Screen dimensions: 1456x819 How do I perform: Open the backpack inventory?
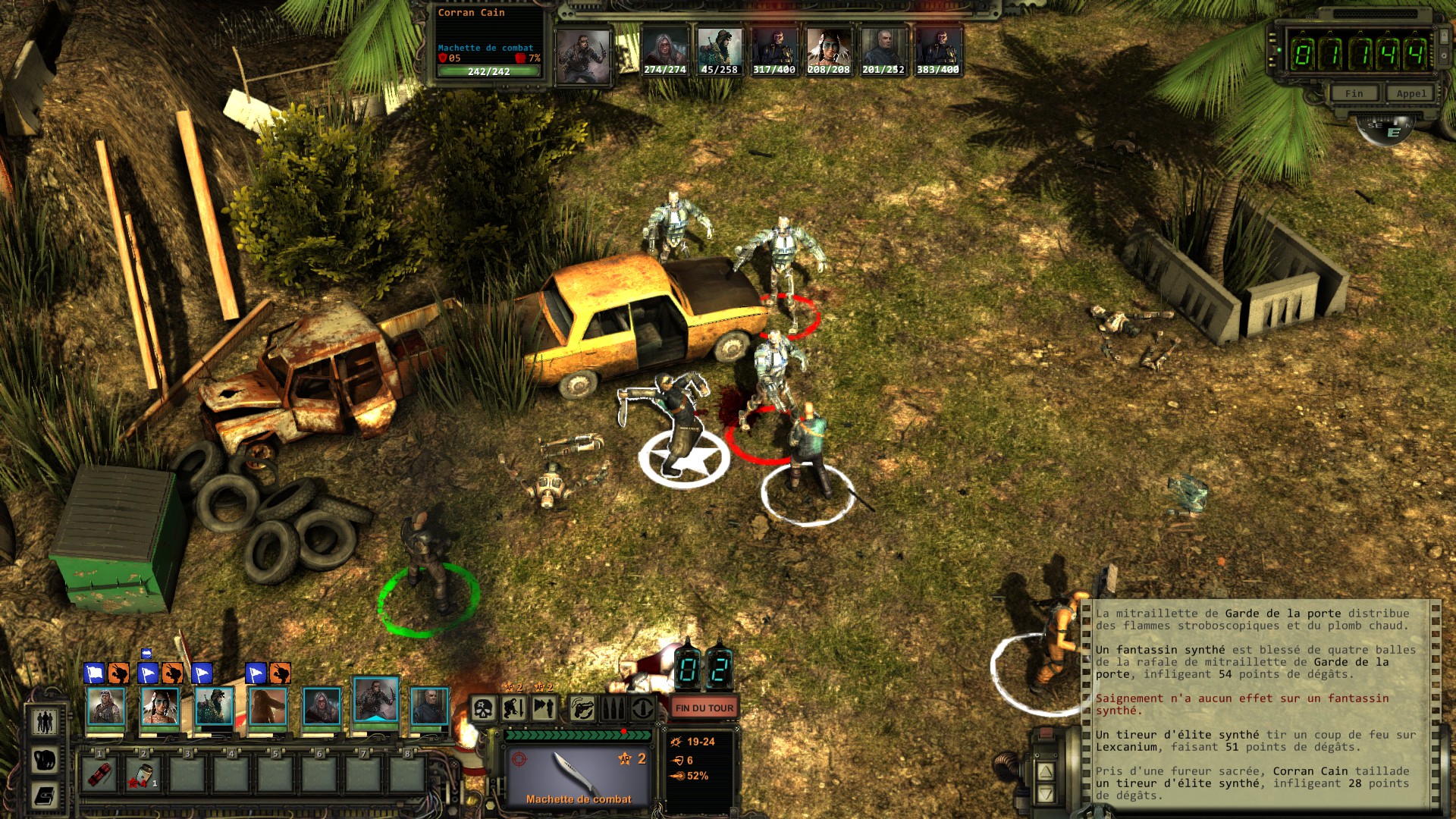pyautogui.click(x=45, y=759)
